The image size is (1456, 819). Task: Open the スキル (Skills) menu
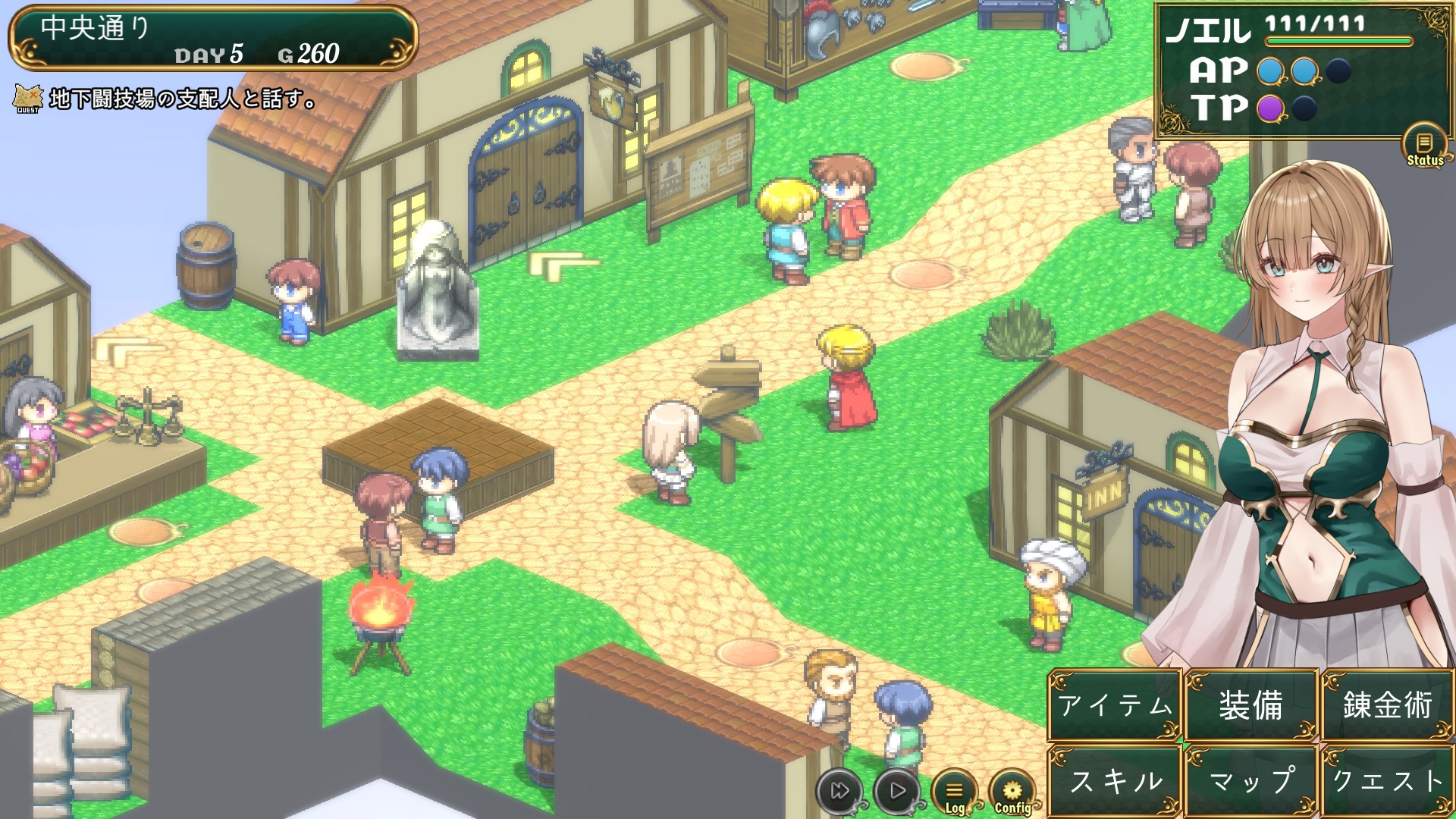pos(1115,780)
